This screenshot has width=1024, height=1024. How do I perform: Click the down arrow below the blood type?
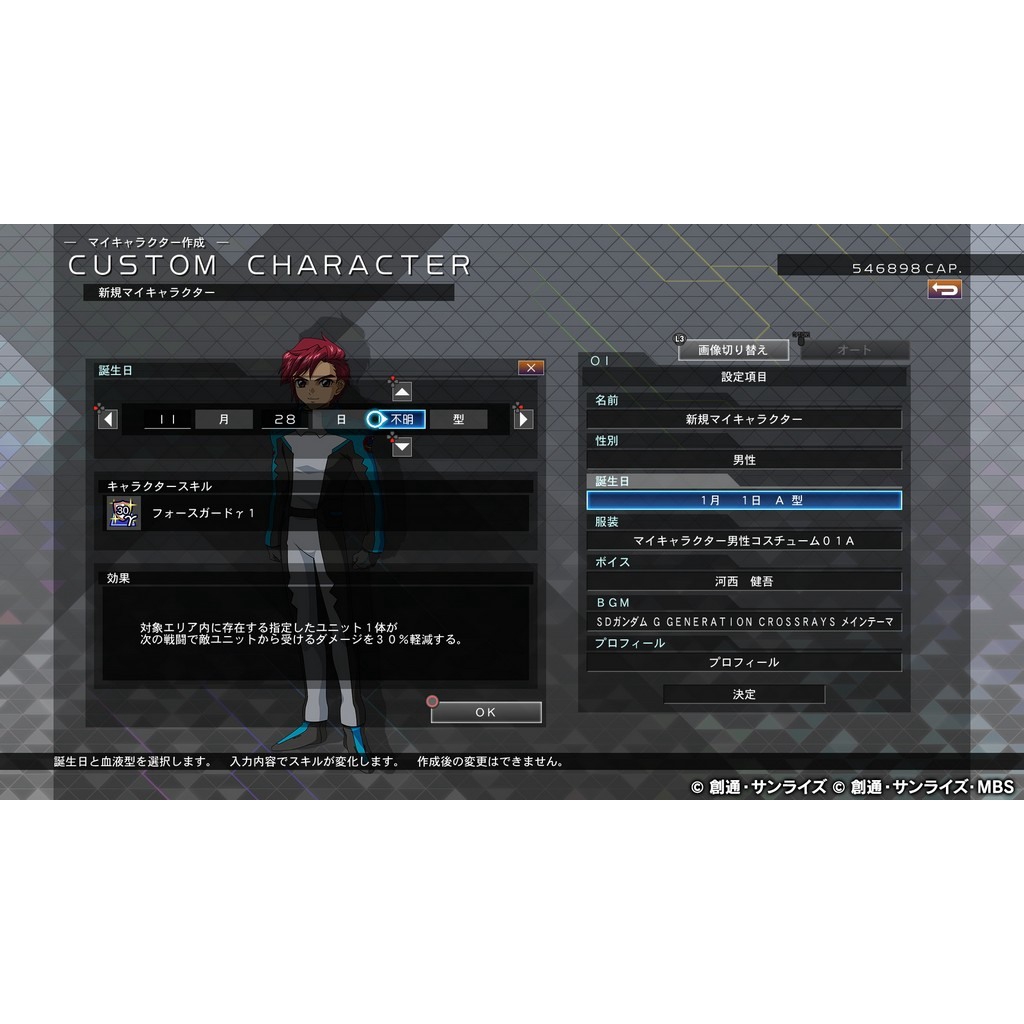(401, 446)
